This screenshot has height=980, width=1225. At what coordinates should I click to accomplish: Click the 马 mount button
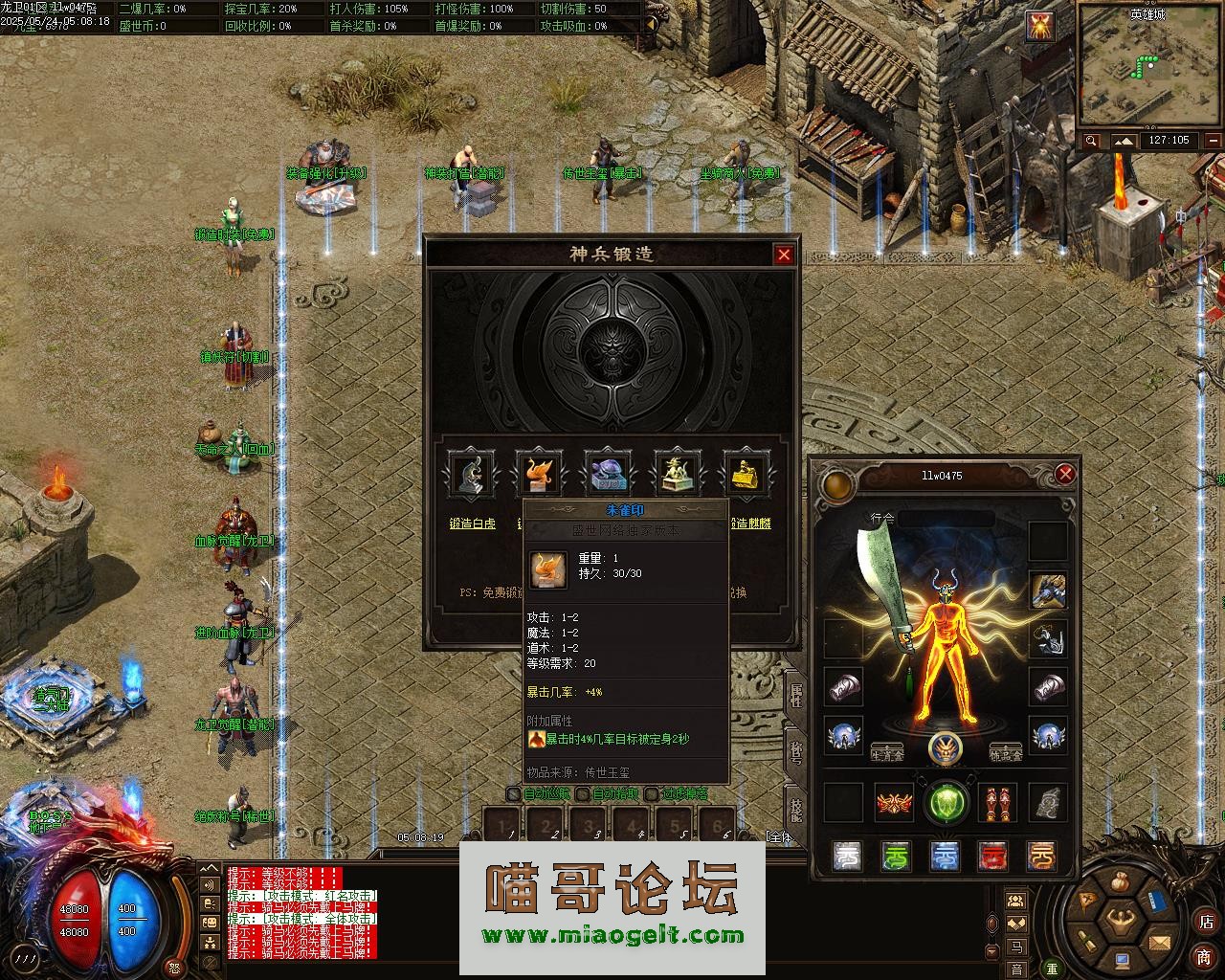coord(1015,947)
